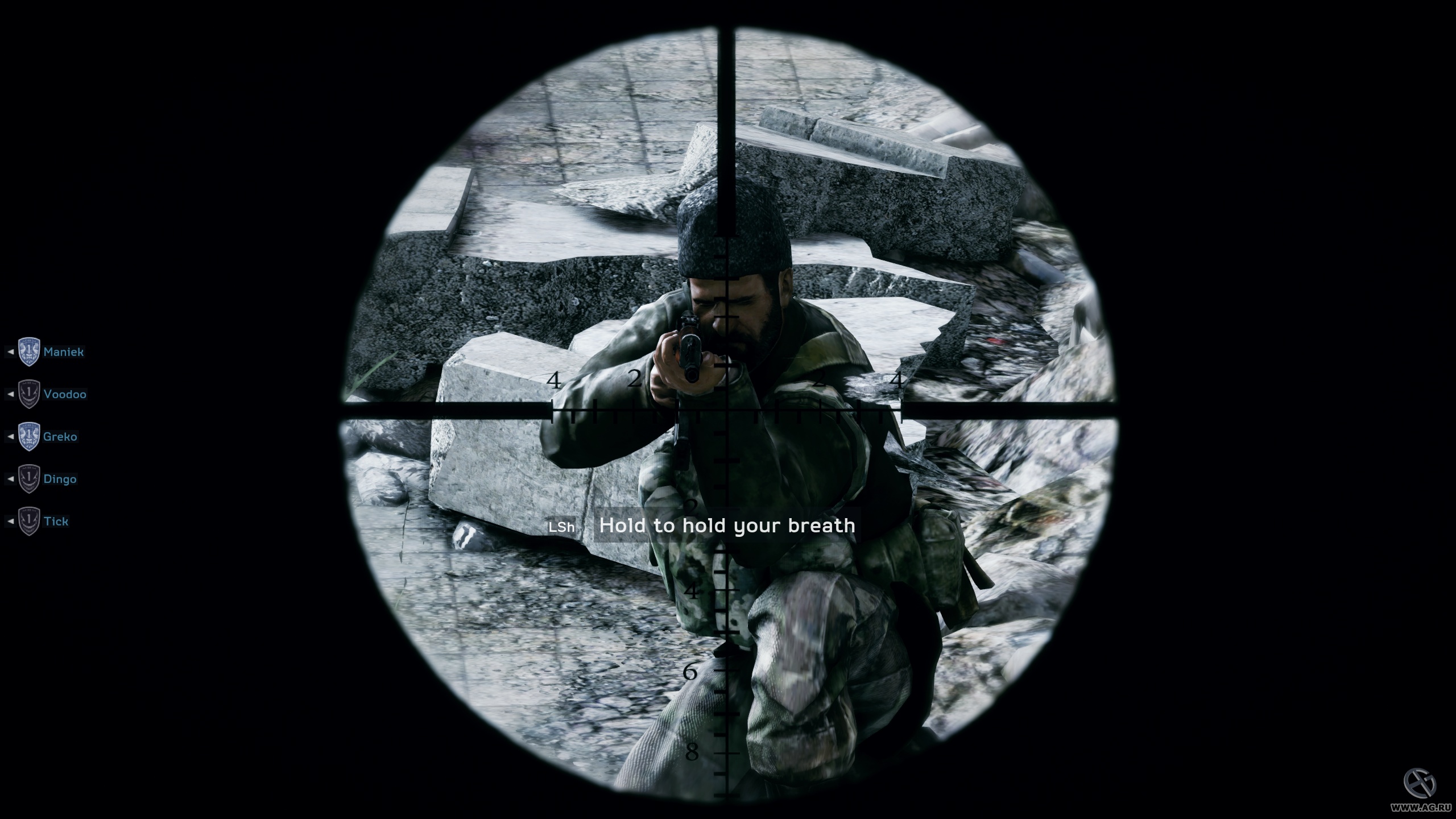Select Voodoo's squad badge icon

pyautogui.click(x=30, y=394)
